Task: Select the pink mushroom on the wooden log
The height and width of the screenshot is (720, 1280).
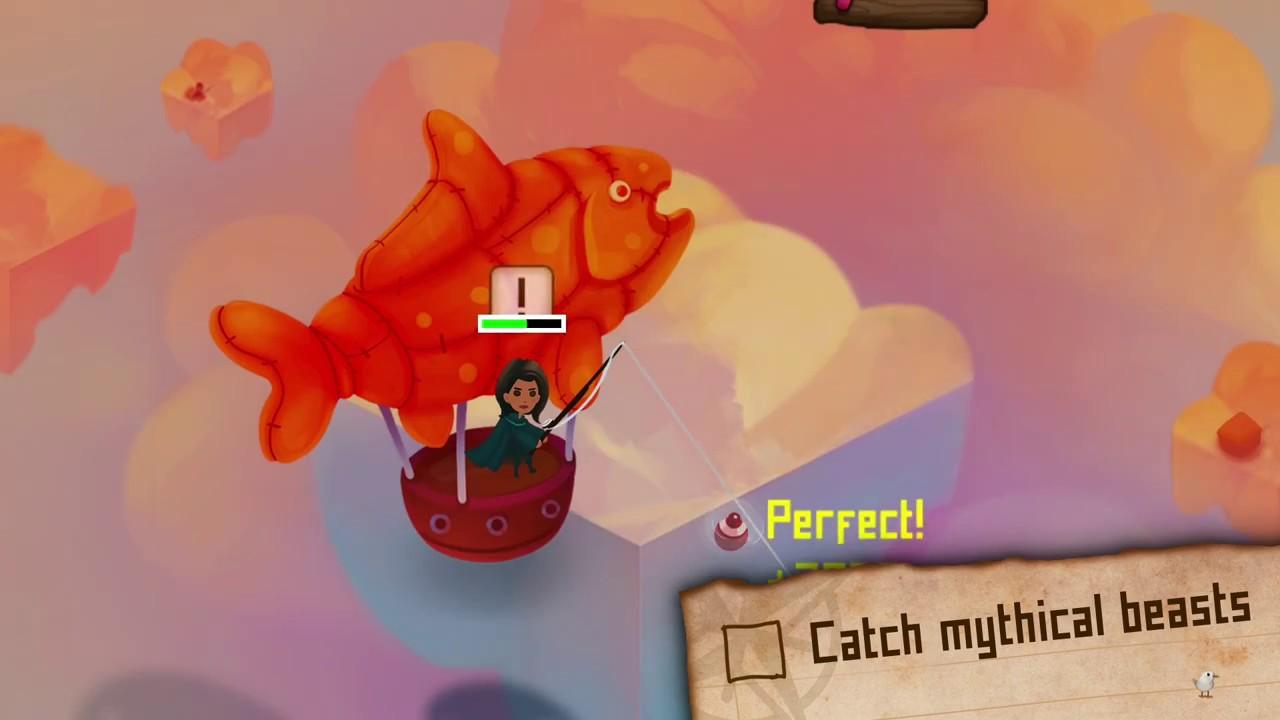Action: coord(845,7)
